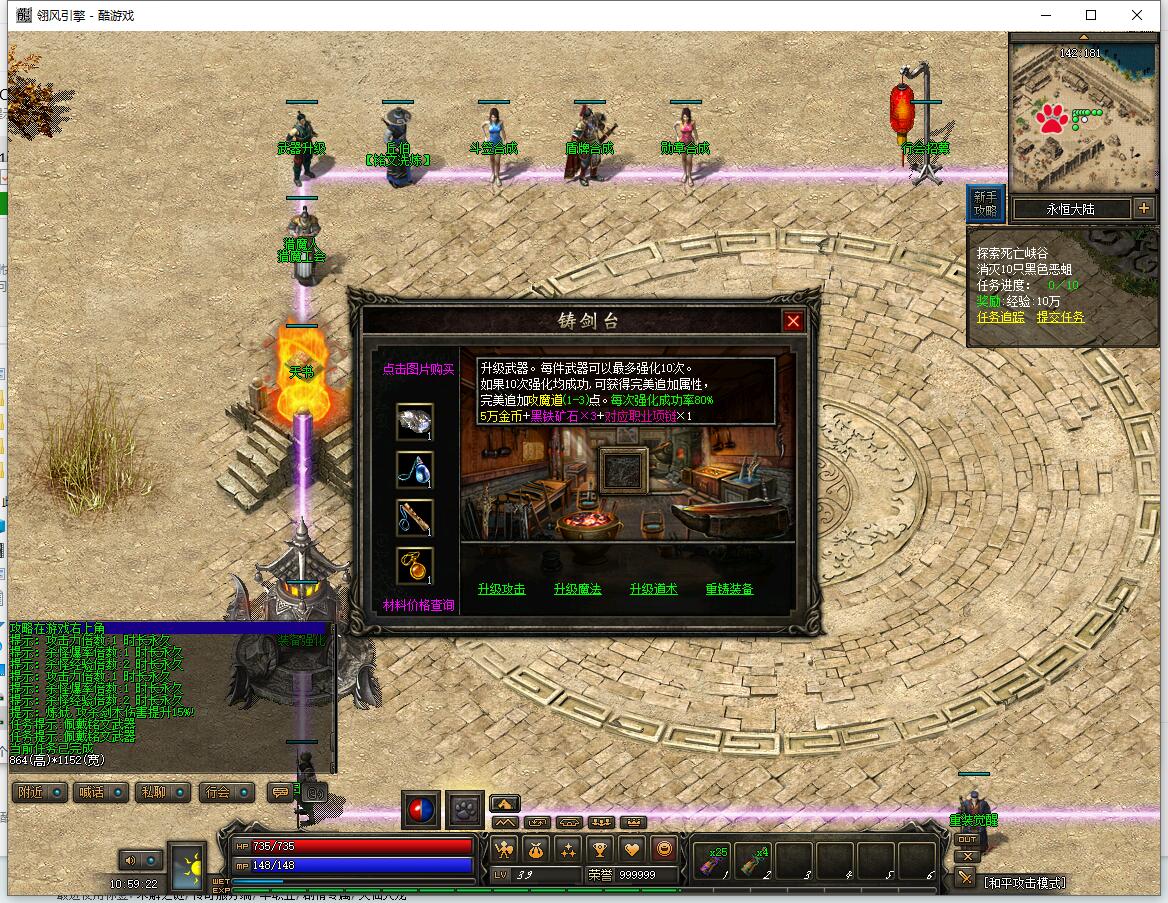This screenshot has height=903, width=1168.
Task: Expand the minimap with the plus button
Action: [x=1144, y=208]
